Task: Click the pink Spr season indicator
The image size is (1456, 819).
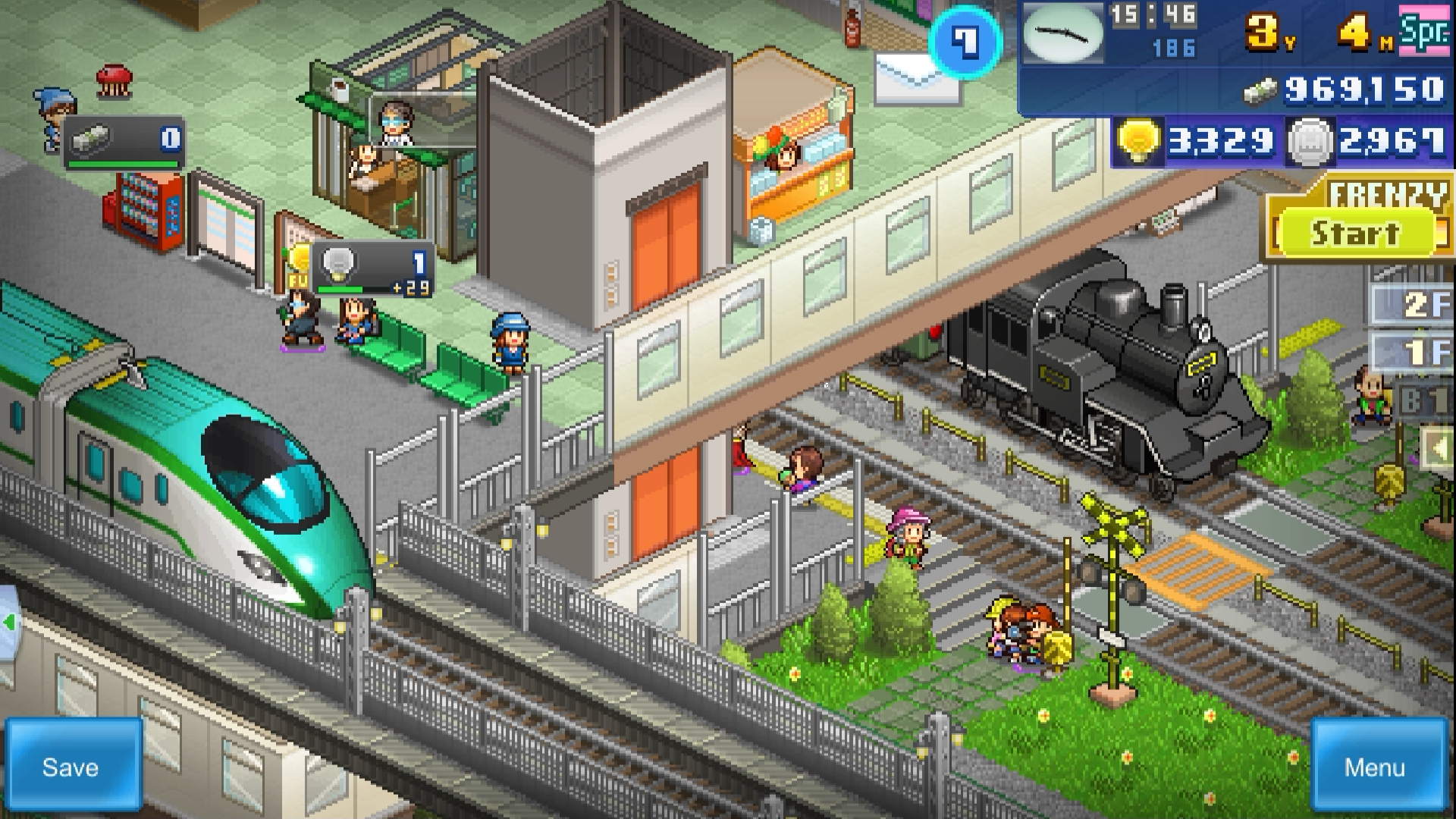Action: tap(1427, 32)
